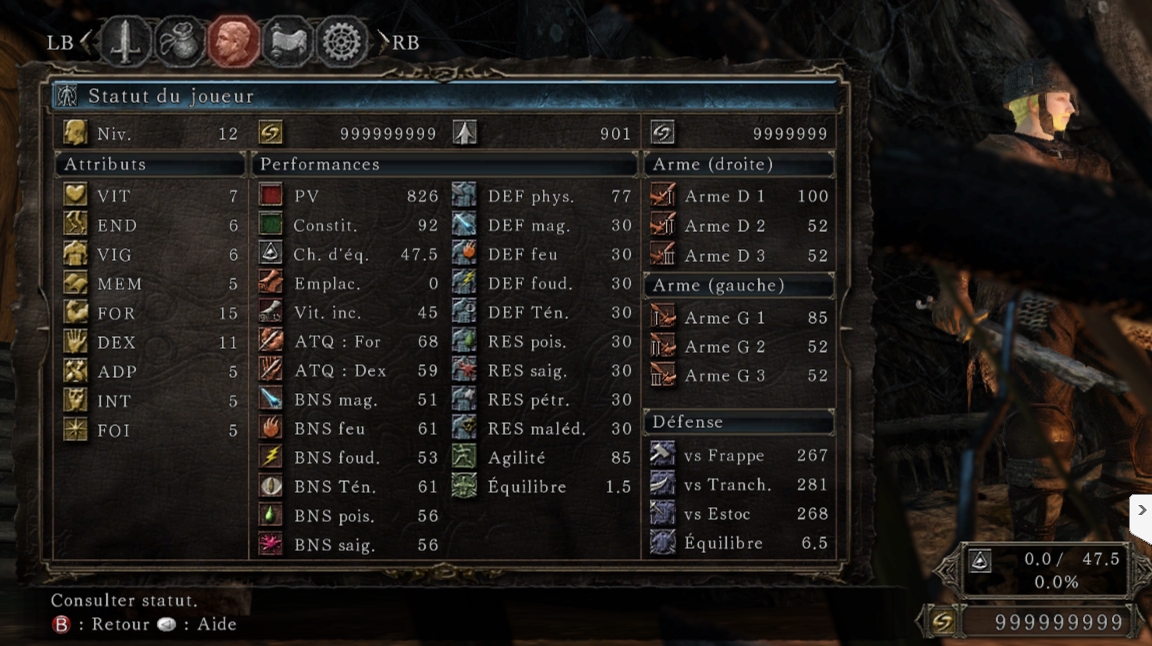This screenshot has height=646, width=1152.
Task: Select the FOI attribute row
Action: pyautogui.click(x=150, y=430)
